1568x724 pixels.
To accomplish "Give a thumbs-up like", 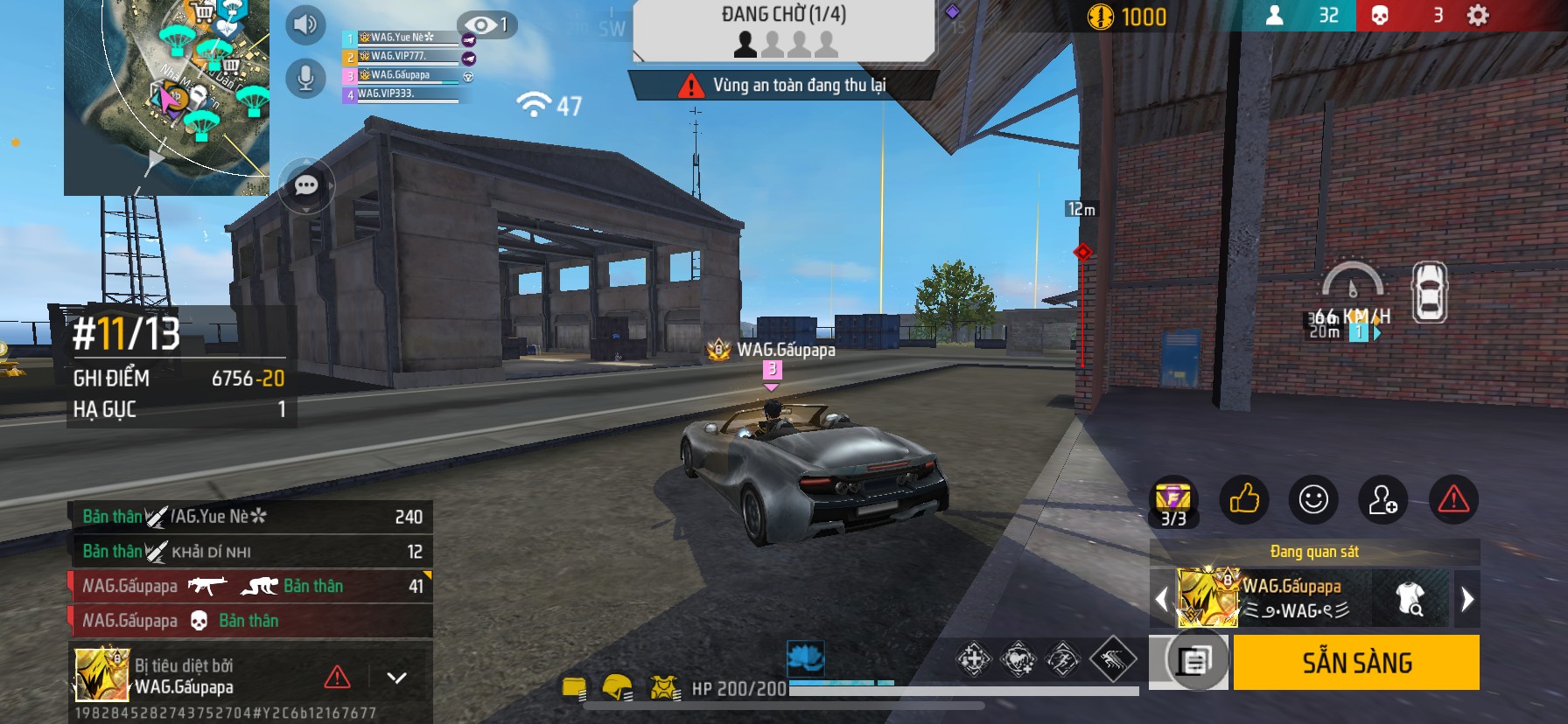I will click(x=1243, y=499).
